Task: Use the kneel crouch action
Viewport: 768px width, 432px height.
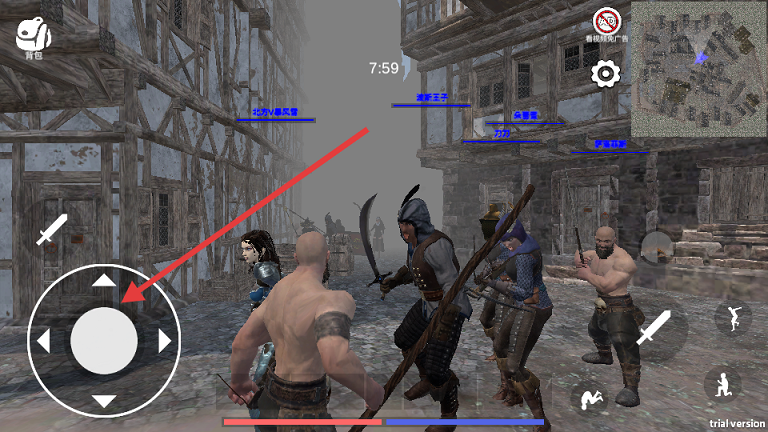Action: [x=722, y=385]
